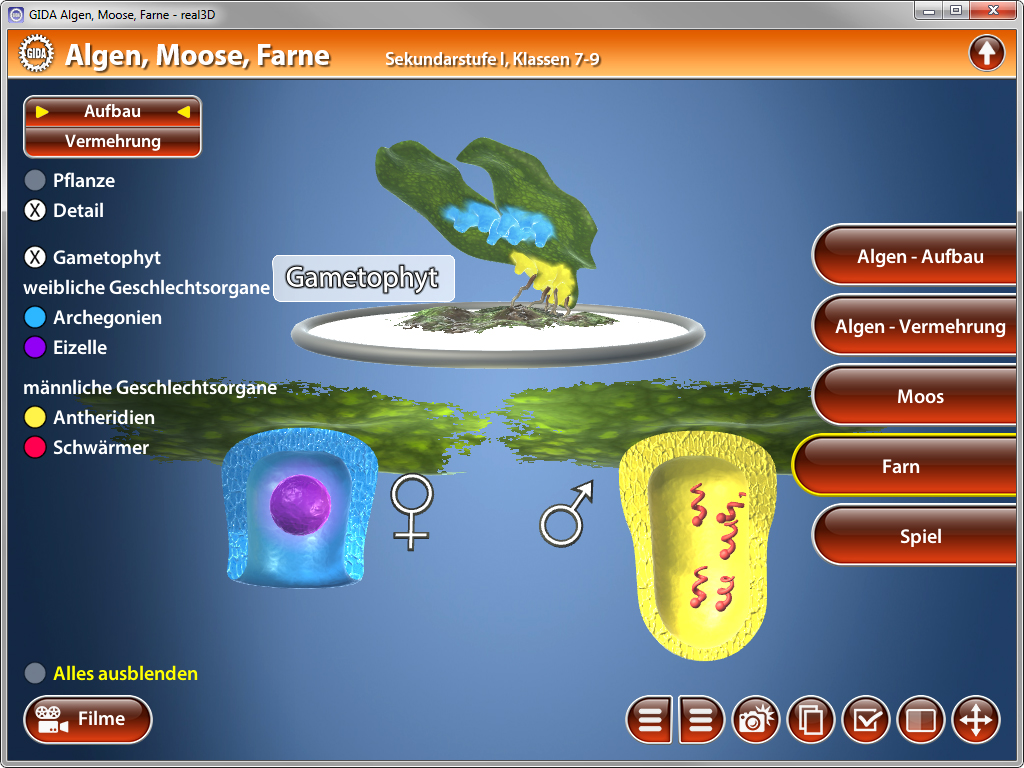Image resolution: width=1024 pixels, height=768 pixels.
Task: Launch the Spiel module
Action: coord(919,537)
